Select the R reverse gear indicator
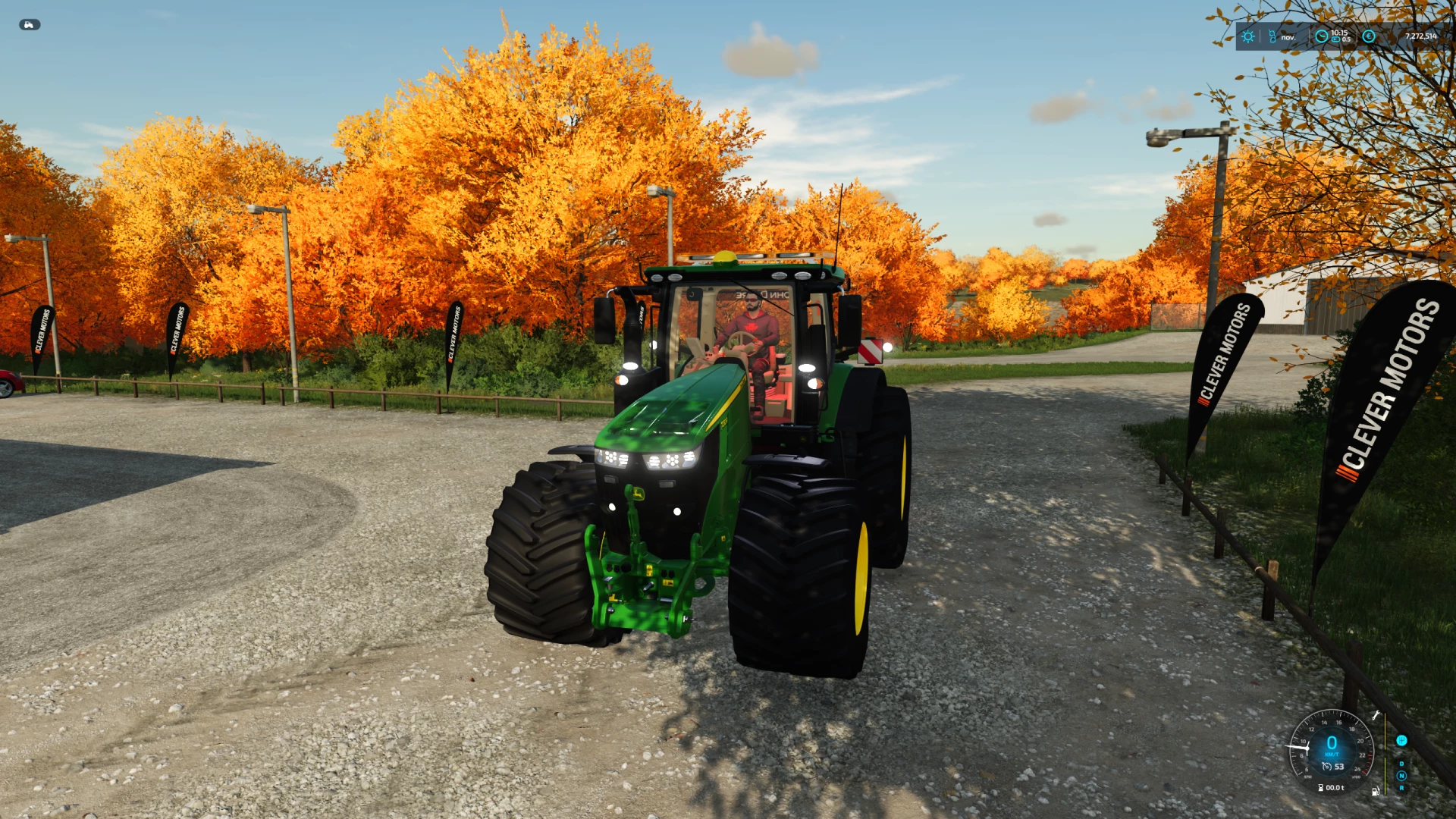This screenshot has height=819, width=1456. click(1401, 788)
